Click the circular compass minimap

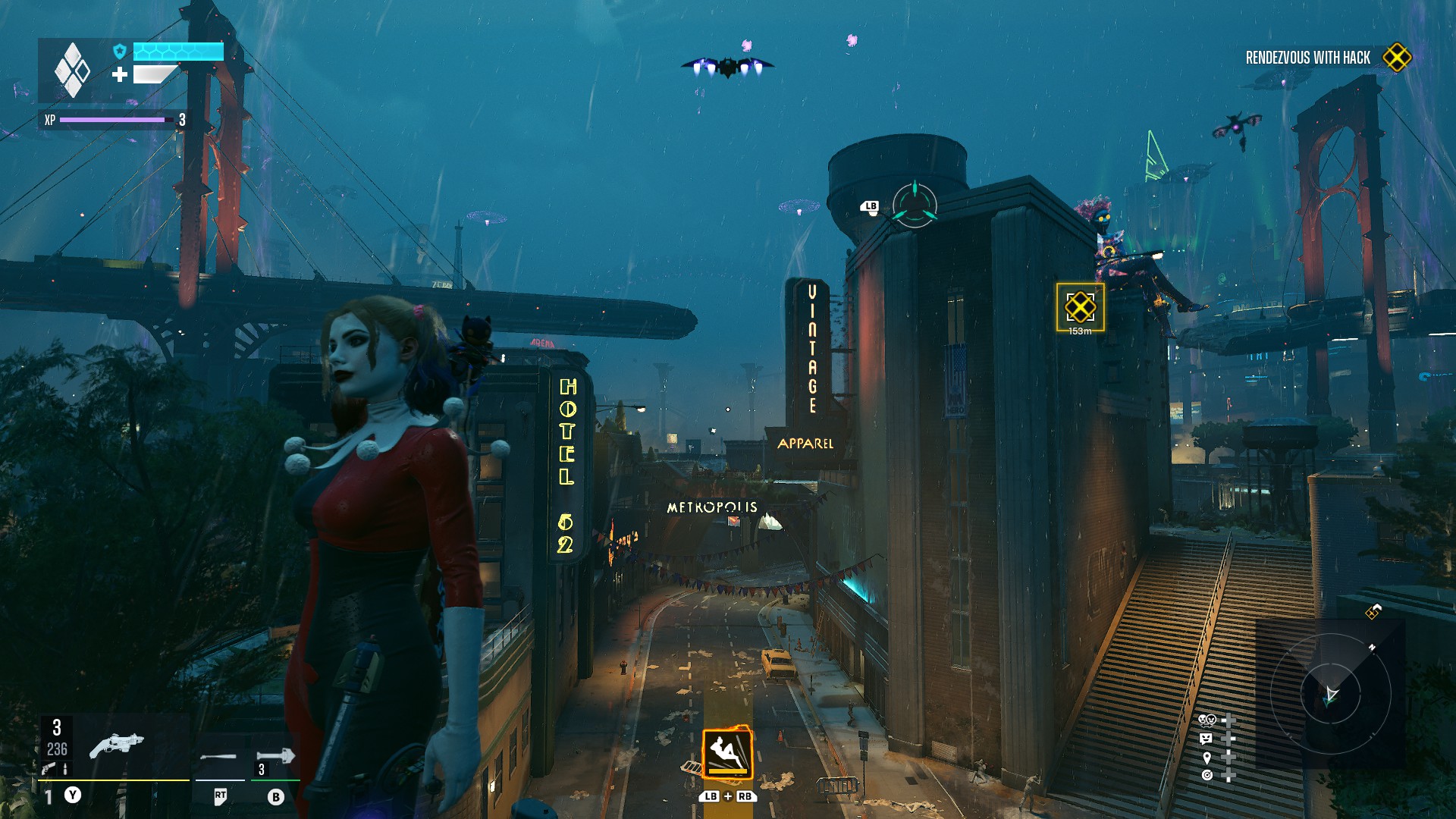click(1330, 693)
